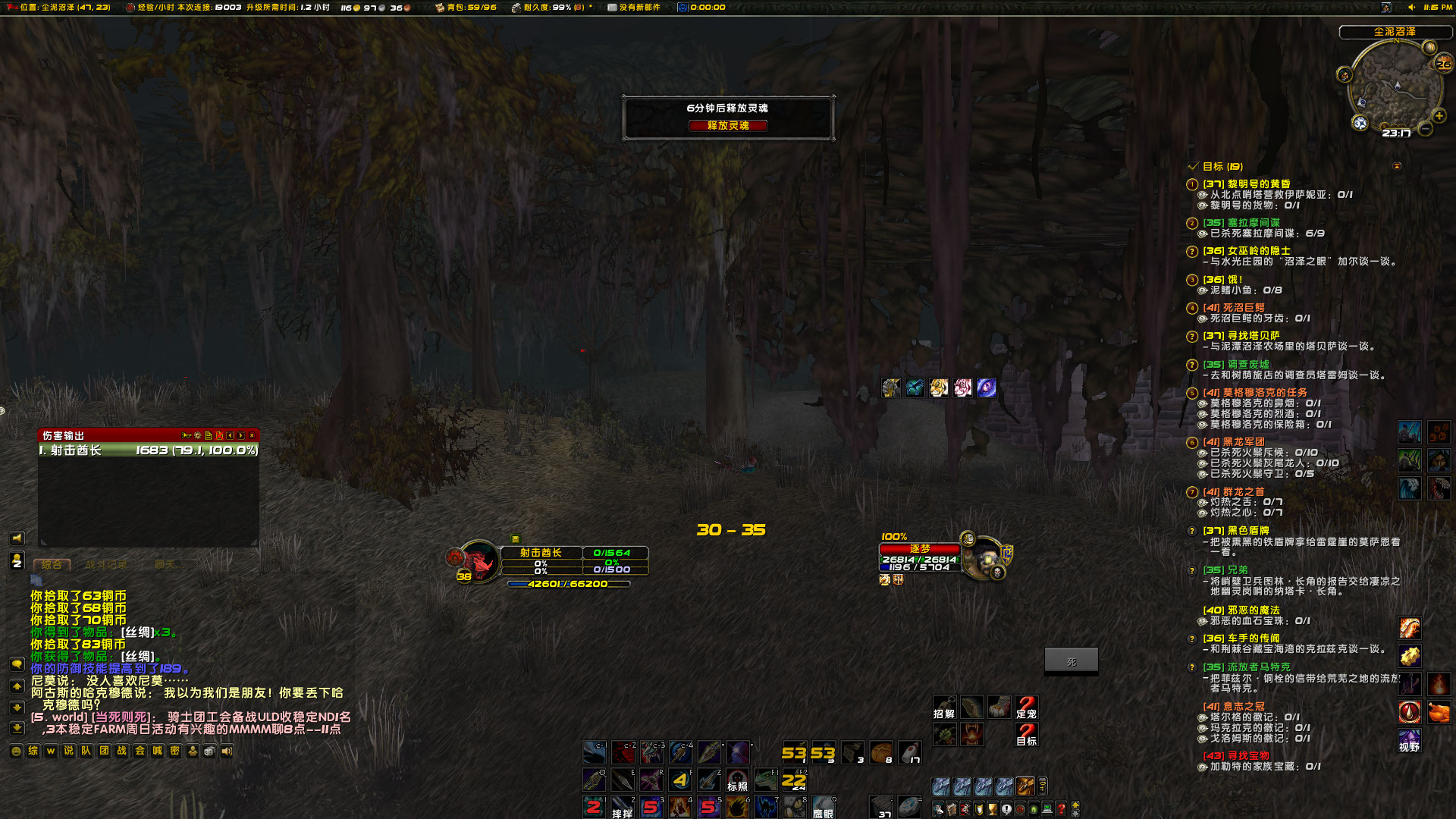Toggle the 密 whisper channel button
Screen dimensions: 1456x819
pyautogui.click(x=175, y=751)
